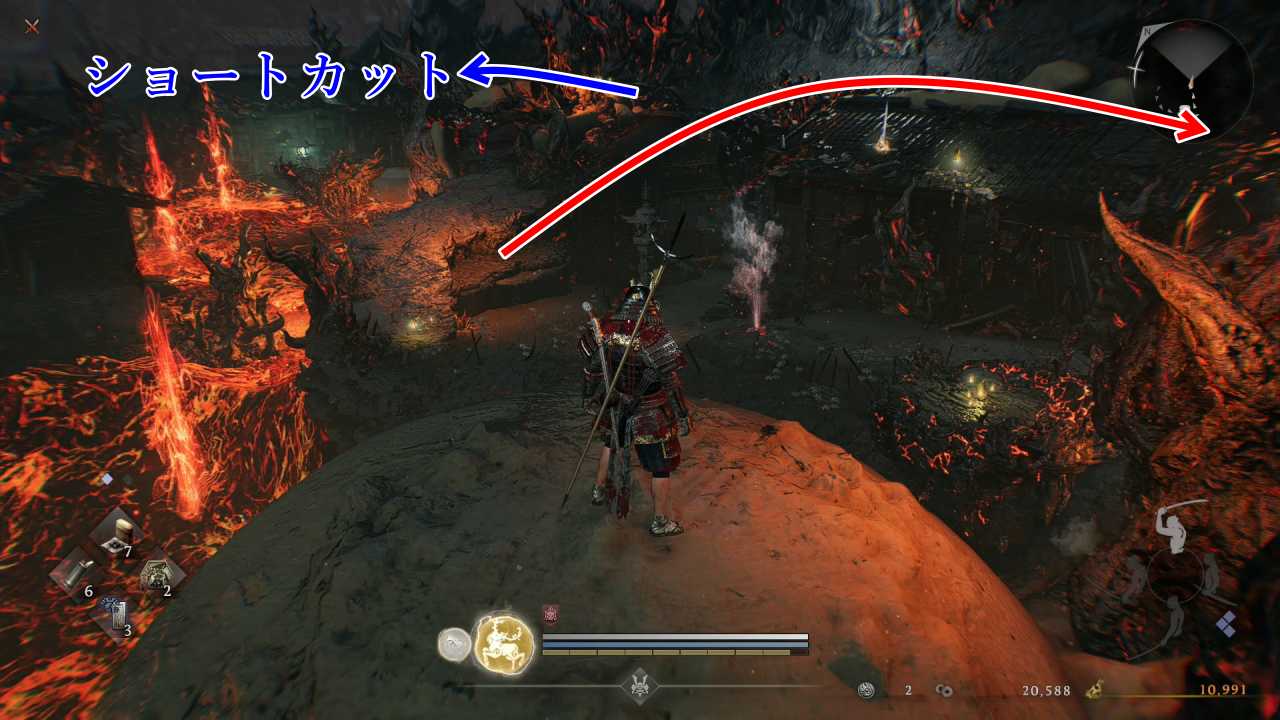Click the crossed swords icon in the corner
The height and width of the screenshot is (720, 1280).
(32, 26)
